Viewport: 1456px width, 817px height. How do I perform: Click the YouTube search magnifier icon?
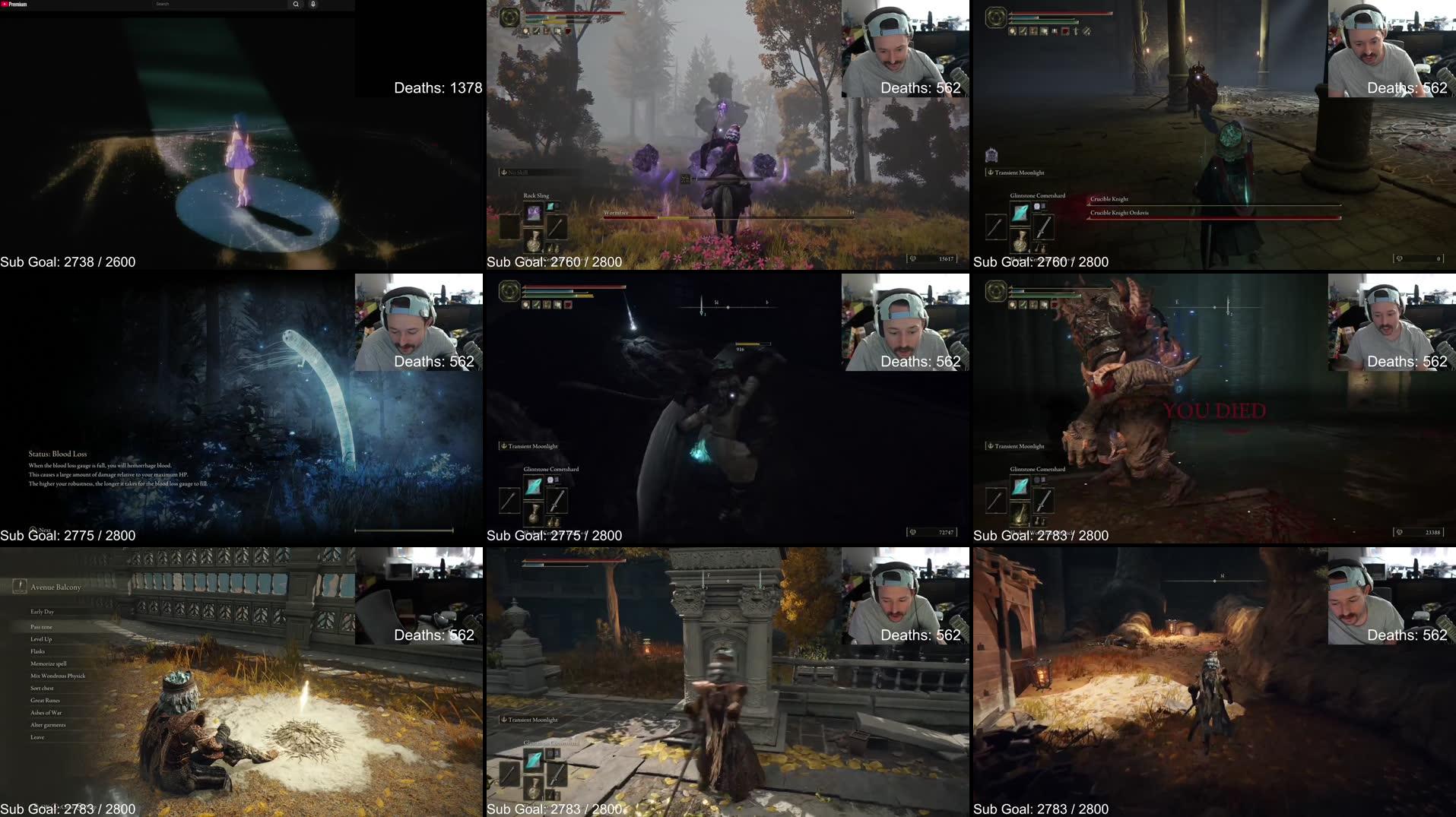295,4
